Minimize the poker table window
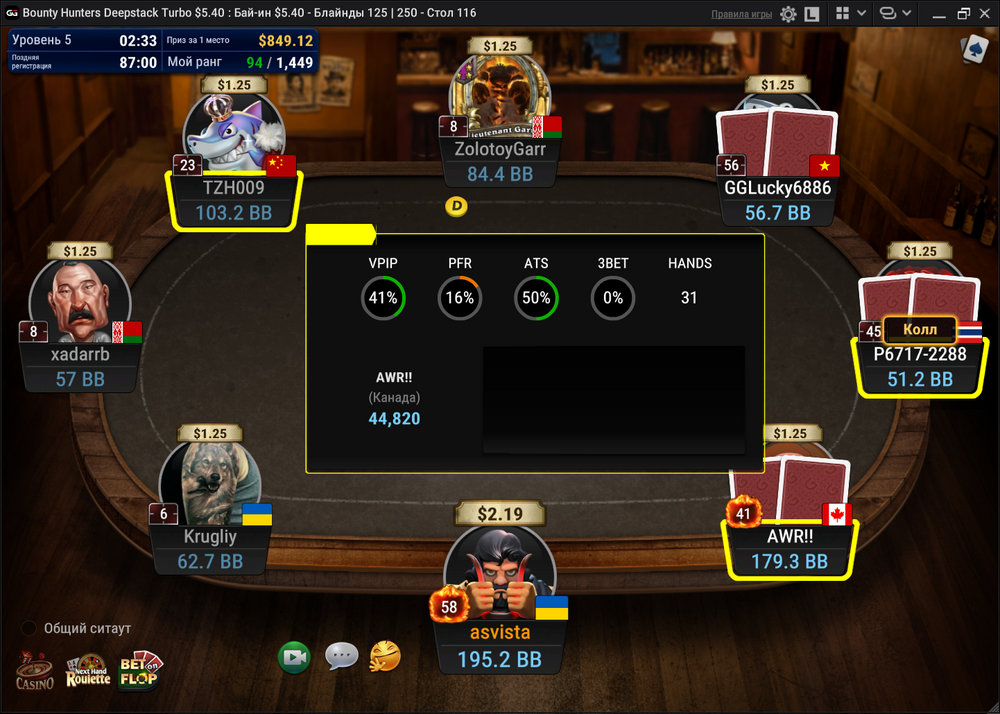The height and width of the screenshot is (714, 1000). [x=936, y=14]
